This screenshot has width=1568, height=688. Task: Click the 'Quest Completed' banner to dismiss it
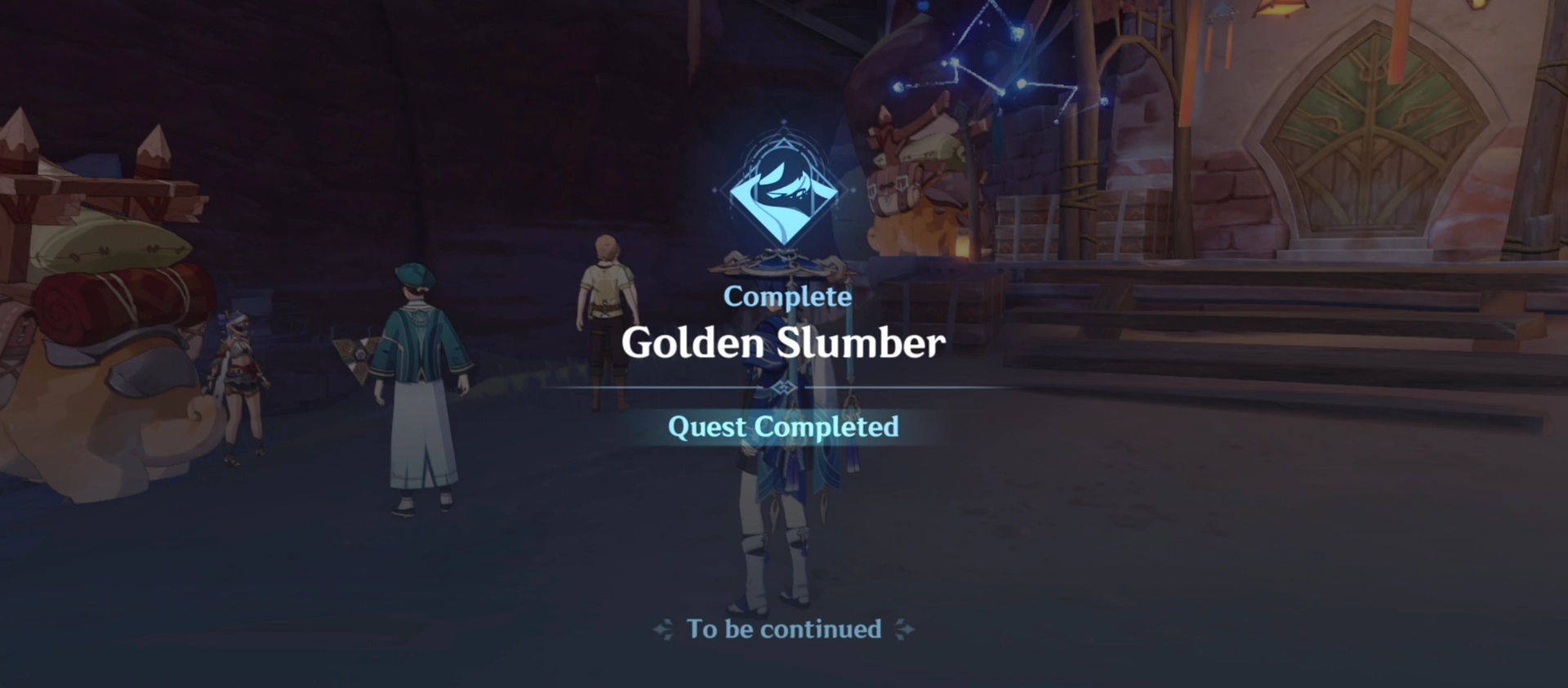point(782,427)
